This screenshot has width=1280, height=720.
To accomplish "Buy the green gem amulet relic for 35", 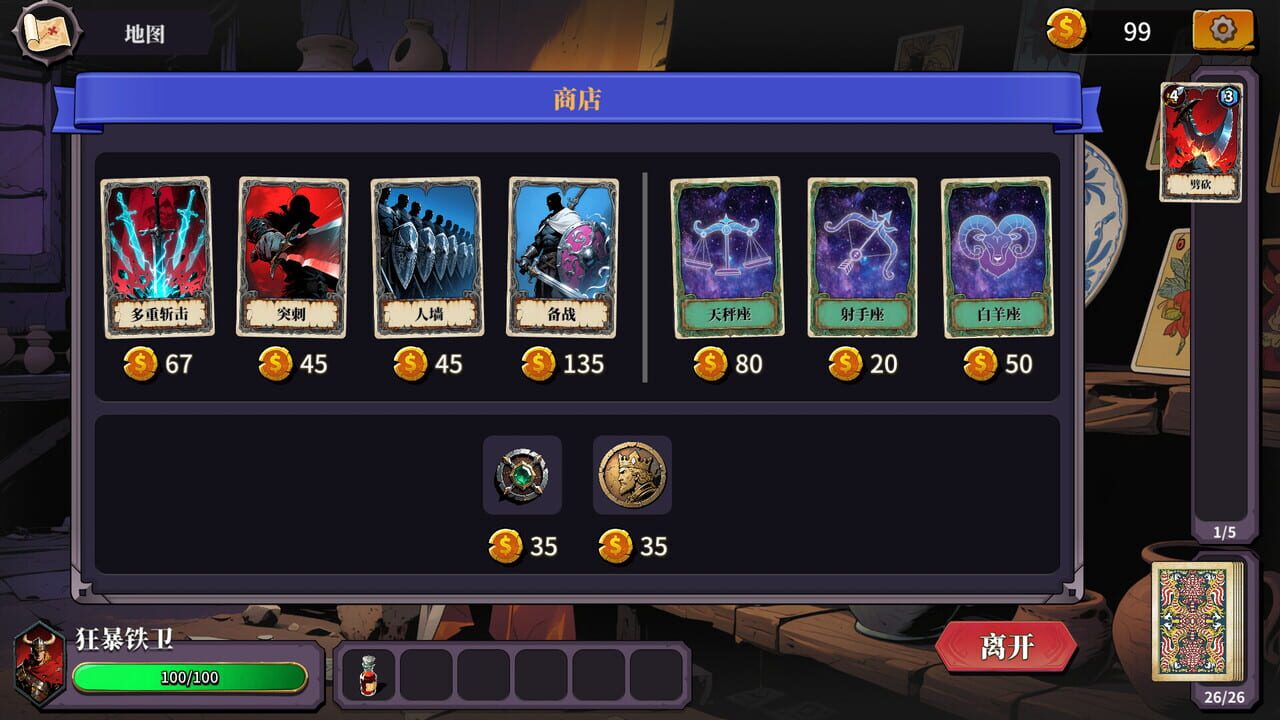I will point(522,474).
